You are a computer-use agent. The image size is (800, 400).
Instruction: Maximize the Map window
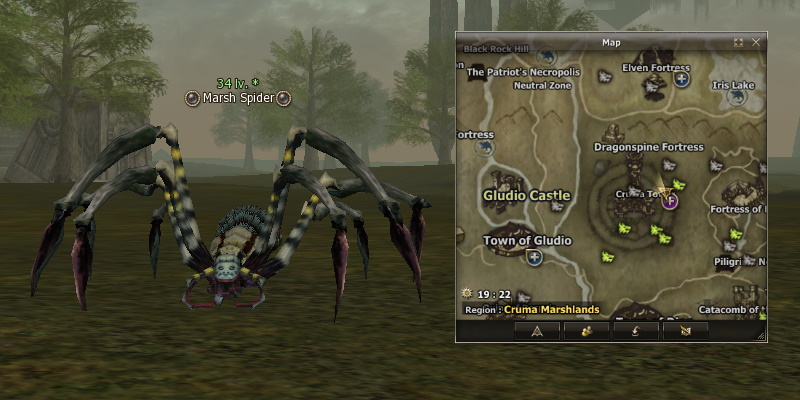[739, 43]
